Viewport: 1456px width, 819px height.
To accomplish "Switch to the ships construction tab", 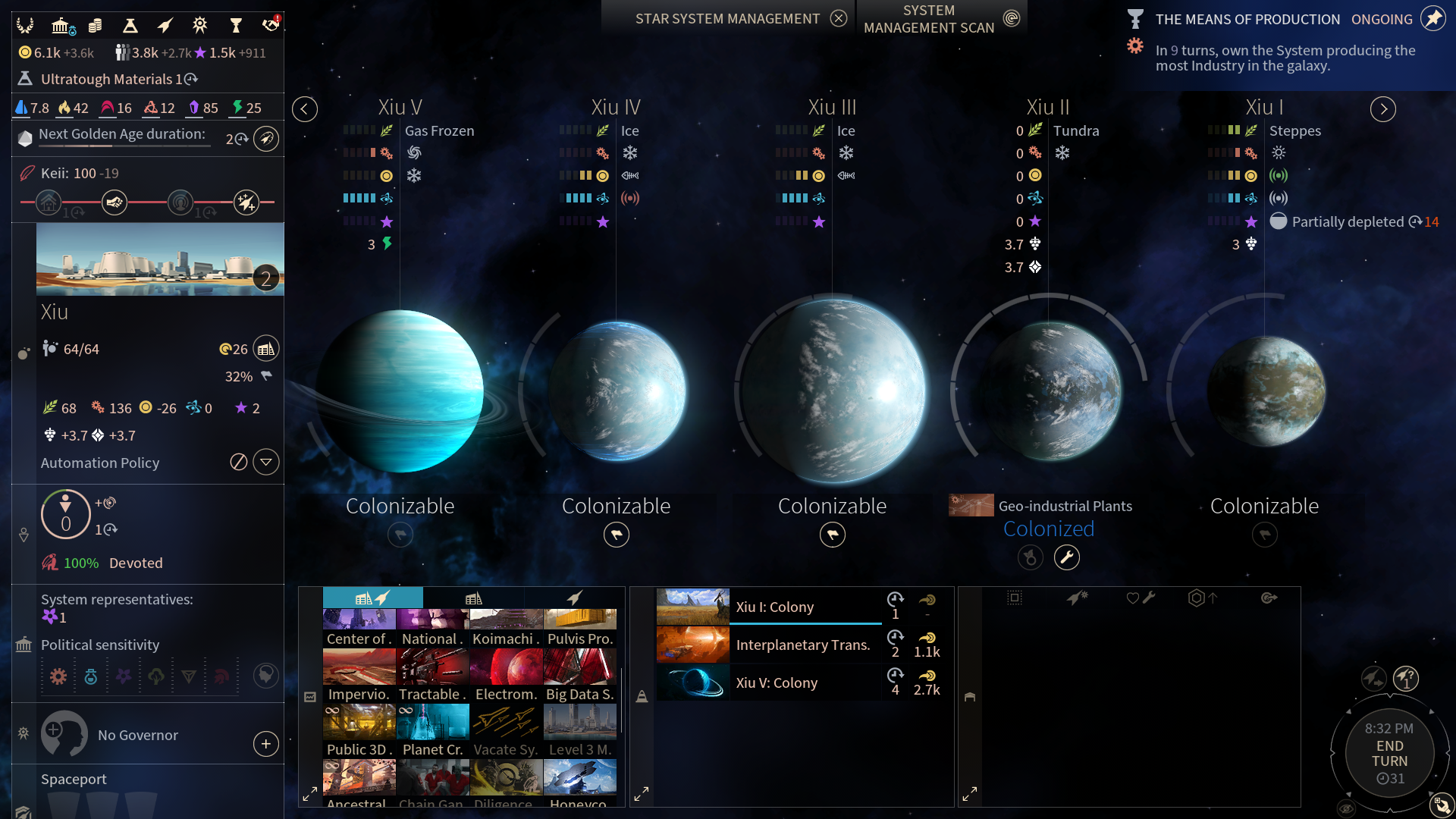I will coord(574,598).
